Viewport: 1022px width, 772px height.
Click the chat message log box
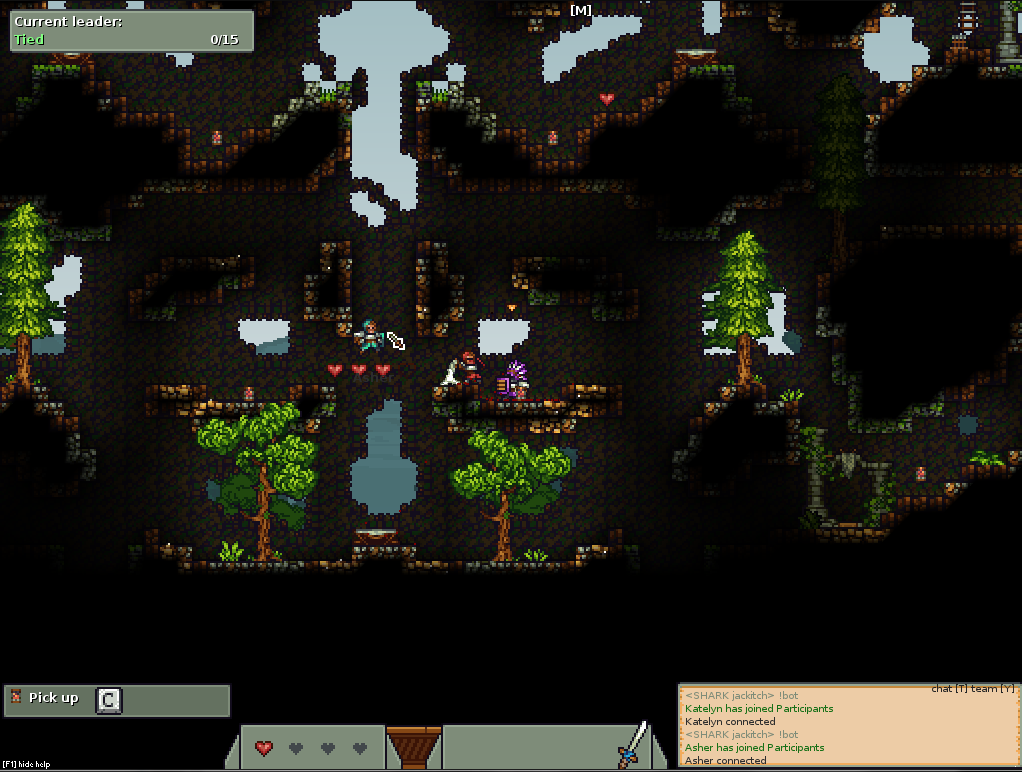point(848,727)
